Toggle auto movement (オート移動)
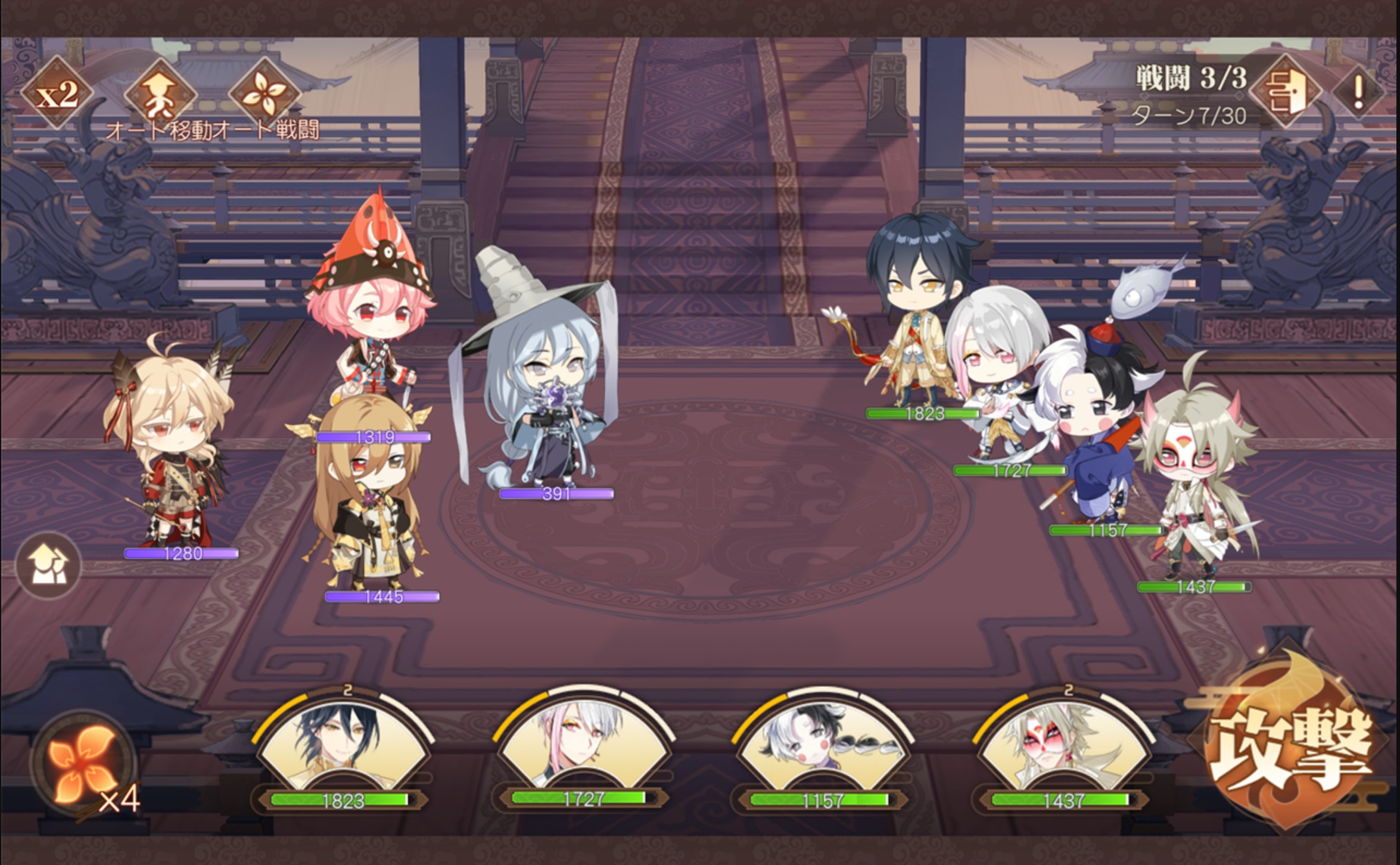This screenshot has width=1400, height=865. point(161,94)
